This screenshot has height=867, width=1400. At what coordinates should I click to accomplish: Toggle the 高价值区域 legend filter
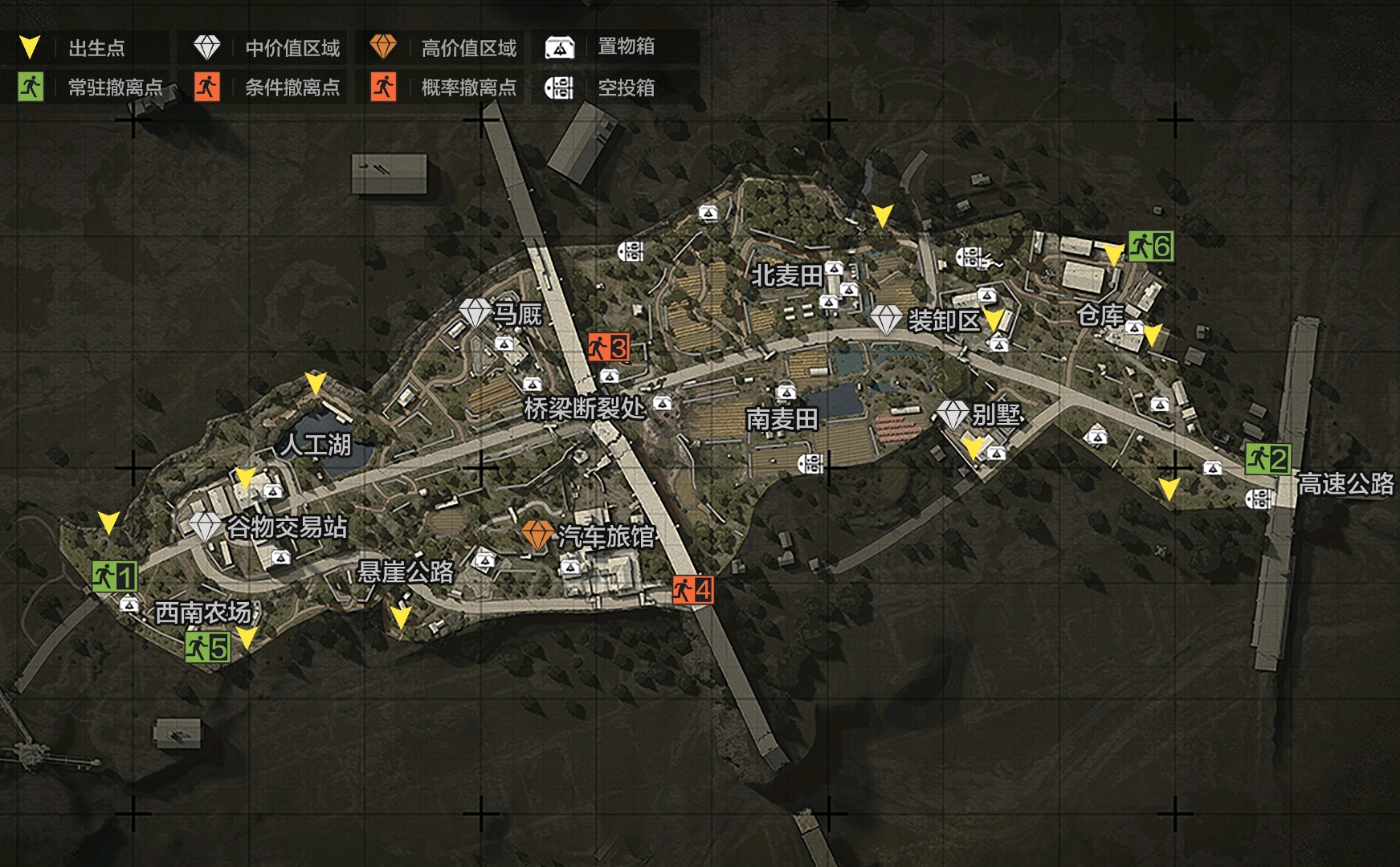[x=443, y=47]
